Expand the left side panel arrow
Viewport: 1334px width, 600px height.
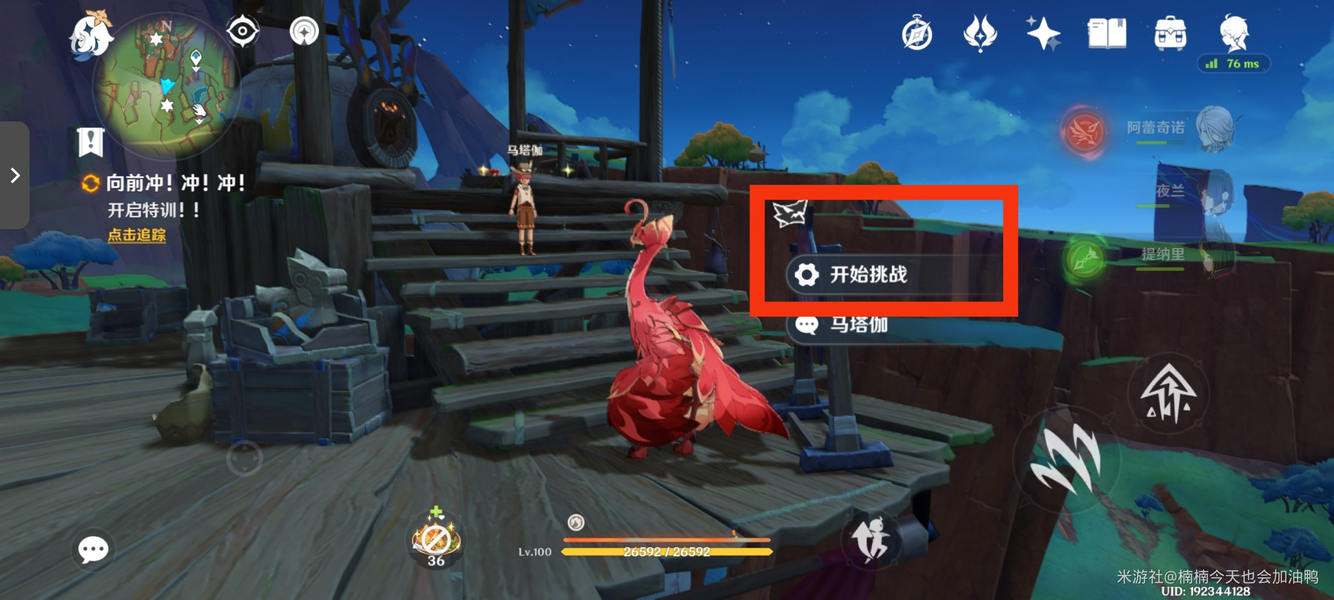[x=15, y=176]
